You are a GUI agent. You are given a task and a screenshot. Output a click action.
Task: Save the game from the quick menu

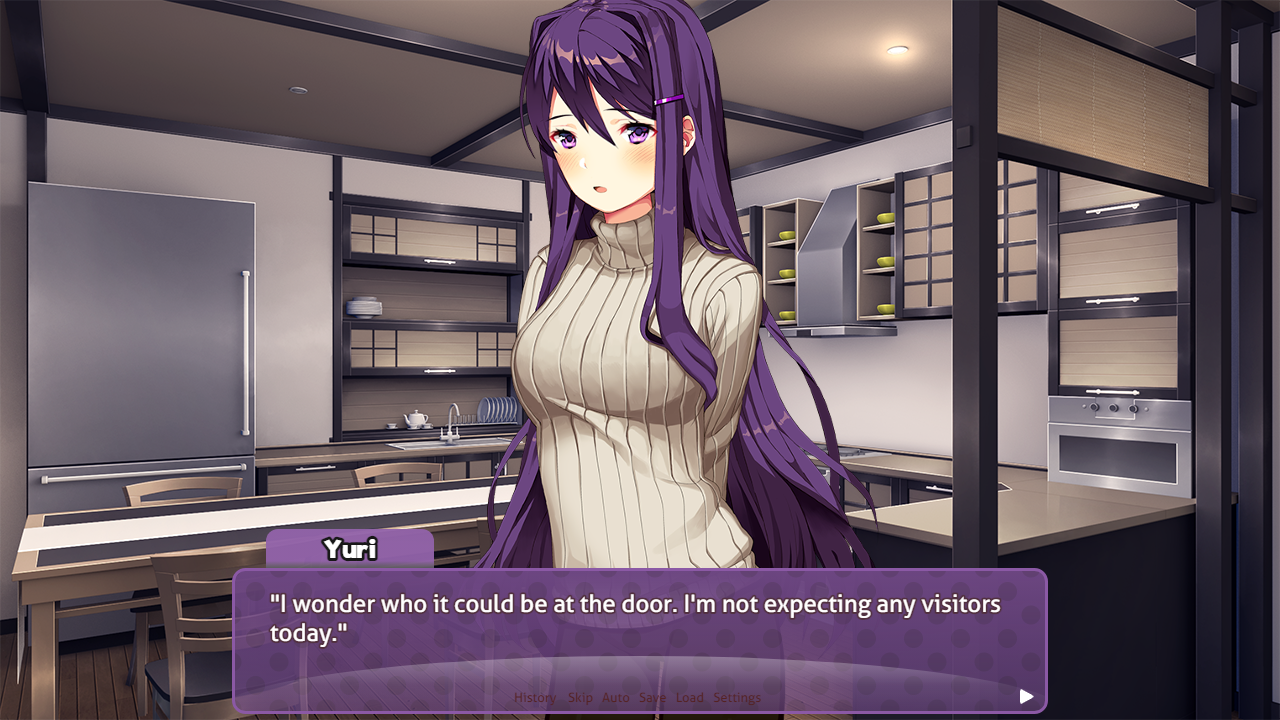(651, 698)
